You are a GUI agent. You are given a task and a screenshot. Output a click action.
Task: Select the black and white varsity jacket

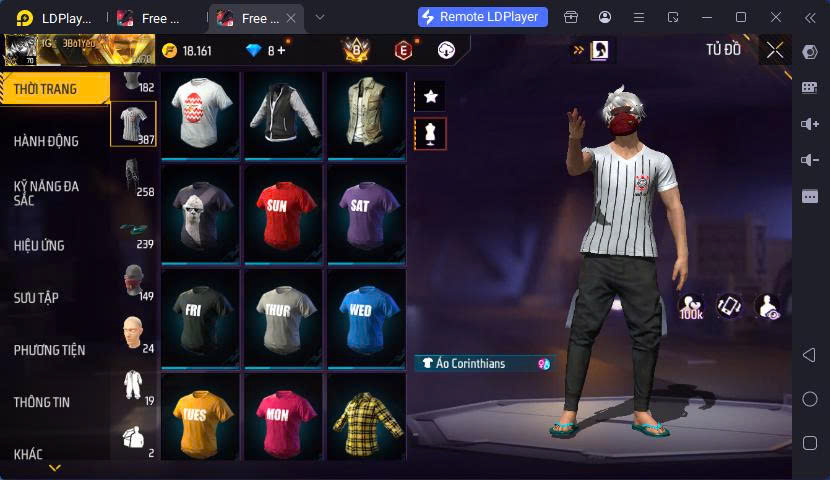(284, 113)
